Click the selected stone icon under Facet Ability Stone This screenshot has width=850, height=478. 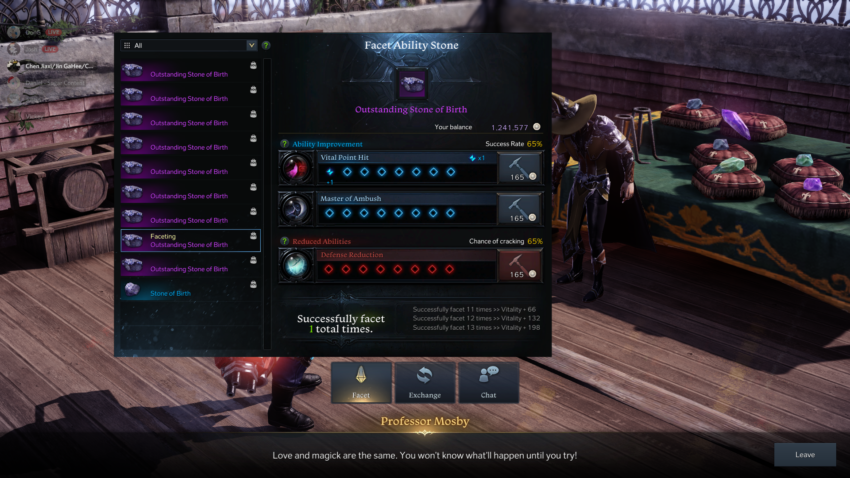click(411, 83)
